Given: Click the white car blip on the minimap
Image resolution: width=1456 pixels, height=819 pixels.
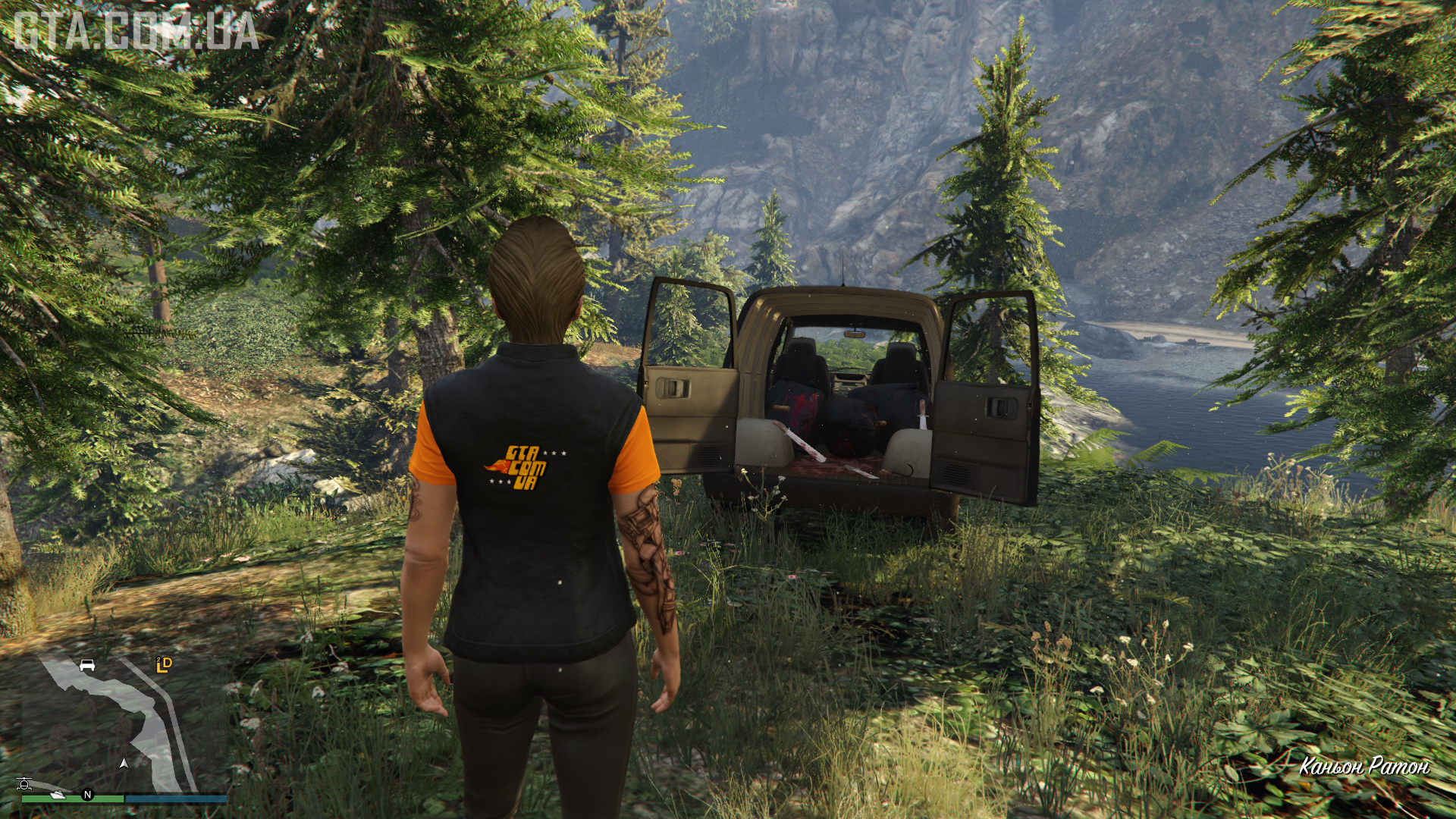Looking at the screenshot, I should (x=87, y=666).
